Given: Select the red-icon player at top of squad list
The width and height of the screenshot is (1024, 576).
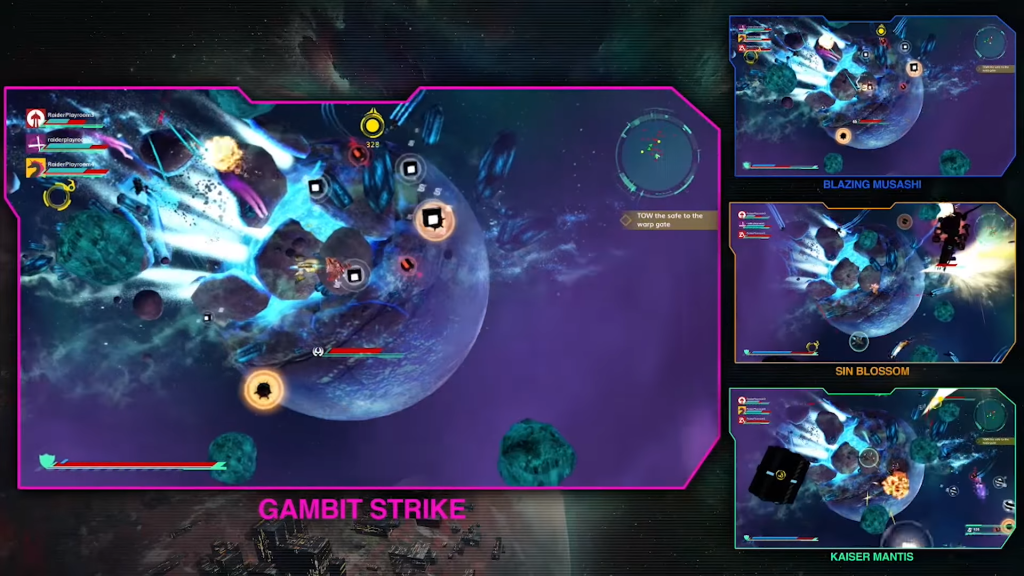Looking at the screenshot, I should [37, 118].
